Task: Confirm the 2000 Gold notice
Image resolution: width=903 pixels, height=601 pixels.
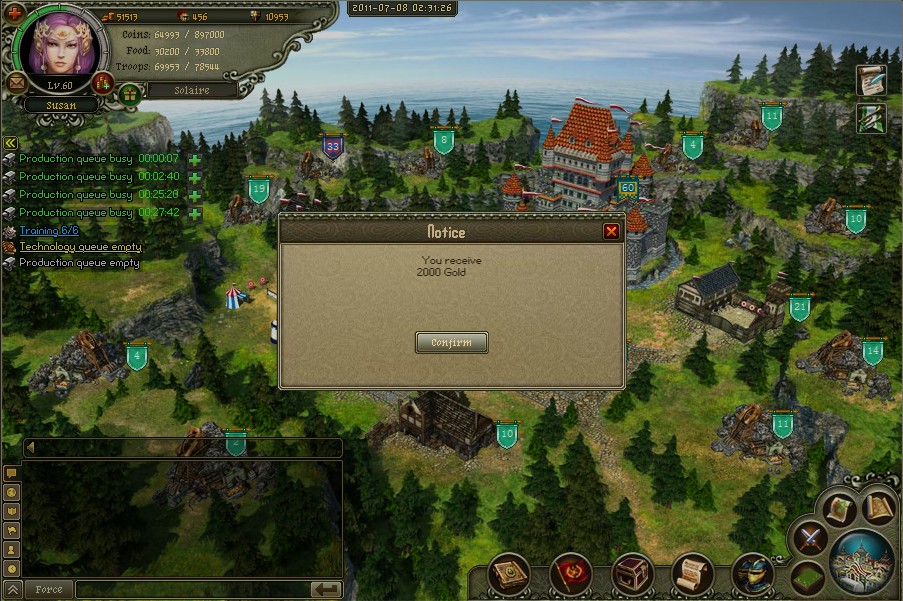Action: 451,343
